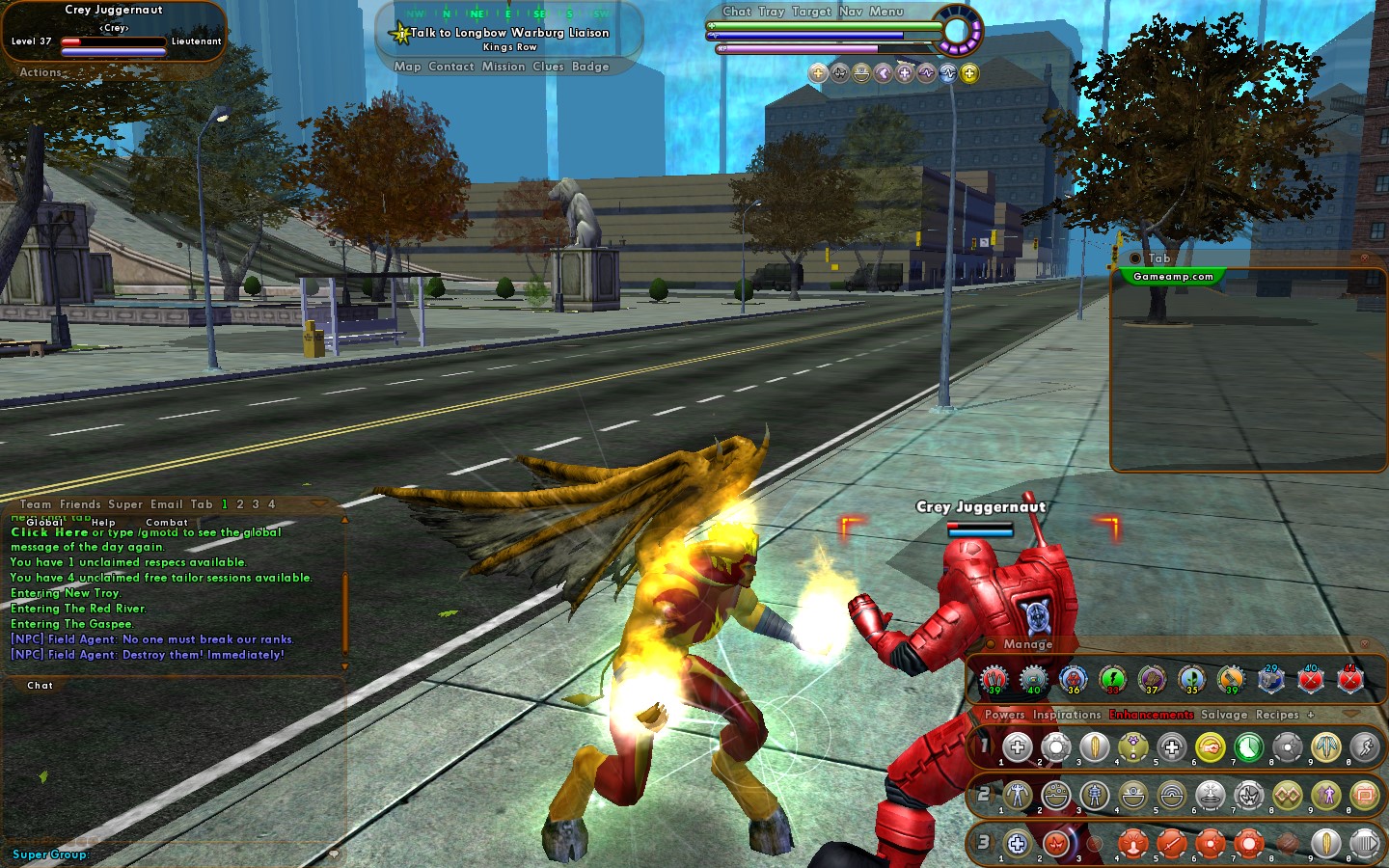Select the Combat chat channel tab
This screenshot has height=868, width=1389.
tap(167, 522)
